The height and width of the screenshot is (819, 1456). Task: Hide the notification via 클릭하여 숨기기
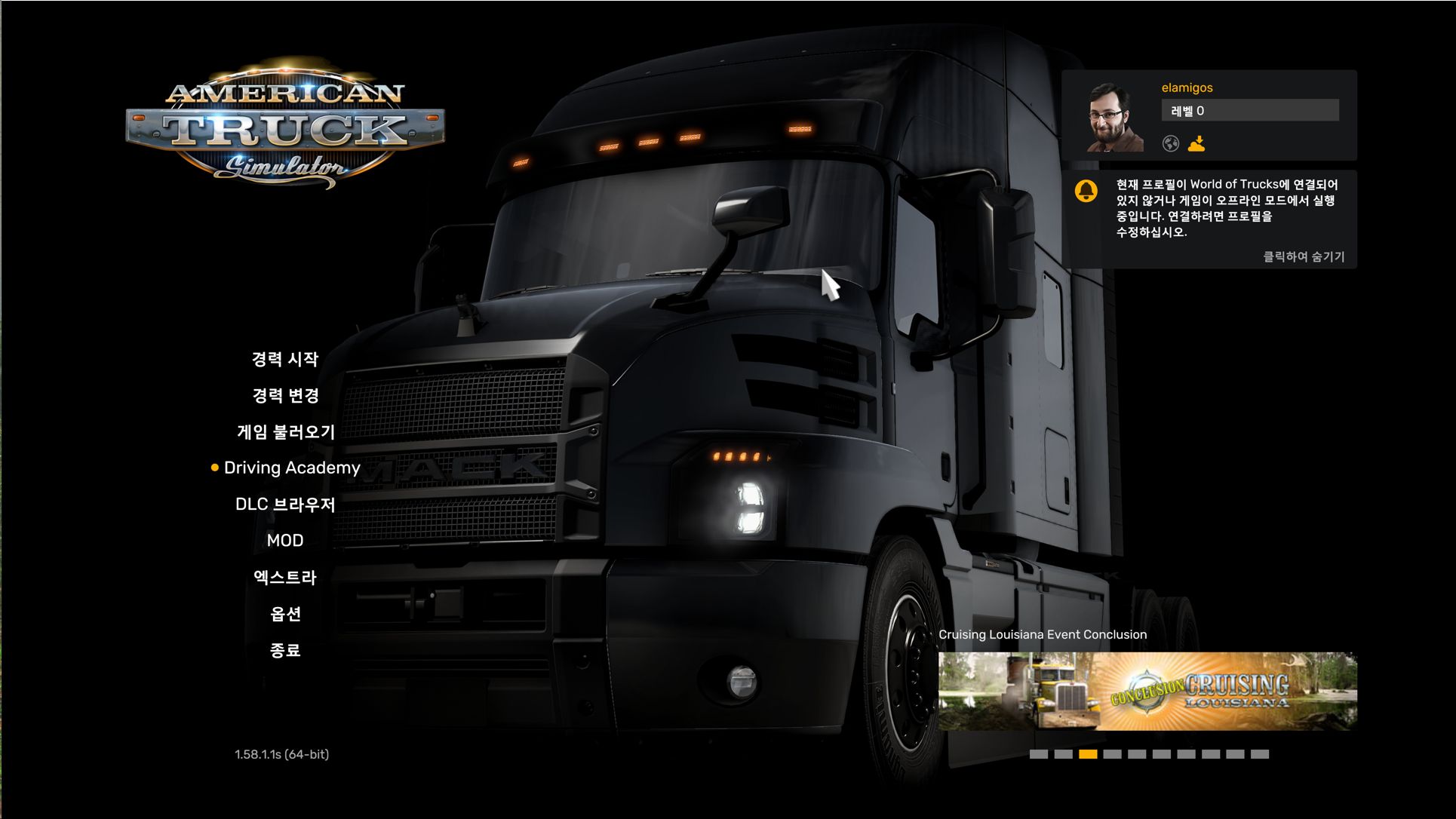[1303, 256]
